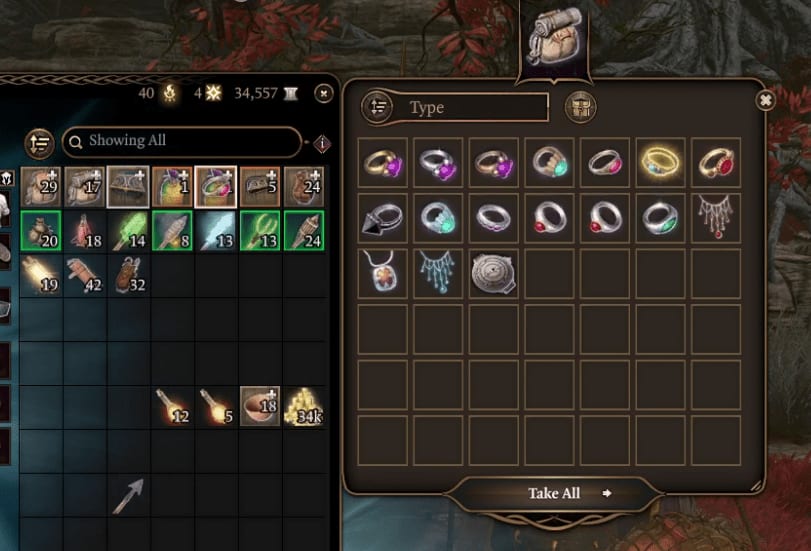Choose the red beaded necklace

(716, 217)
